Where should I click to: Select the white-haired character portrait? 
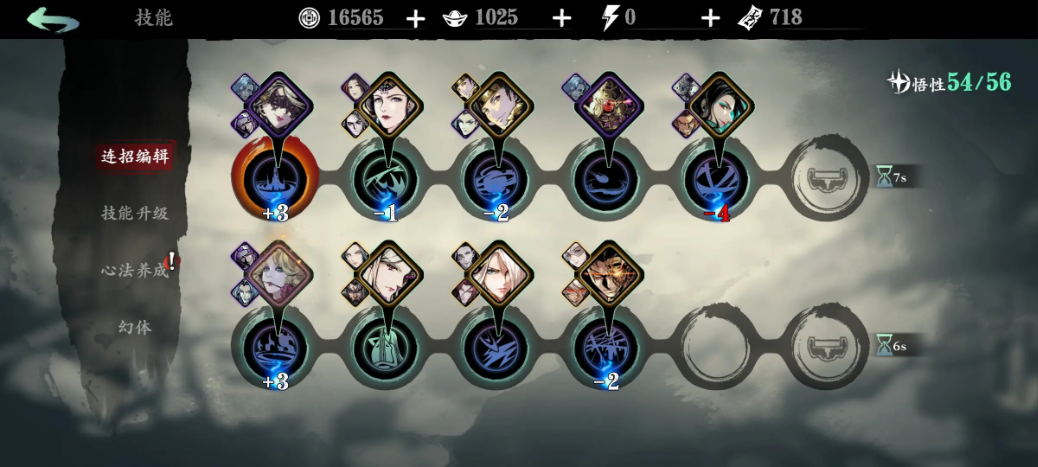coord(499,274)
